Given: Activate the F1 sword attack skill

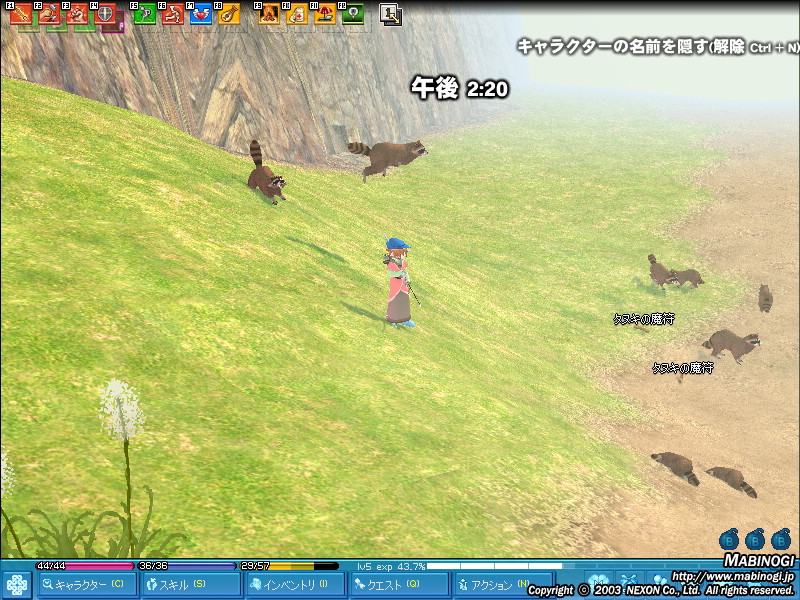Looking at the screenshot, I should point(22,14).
